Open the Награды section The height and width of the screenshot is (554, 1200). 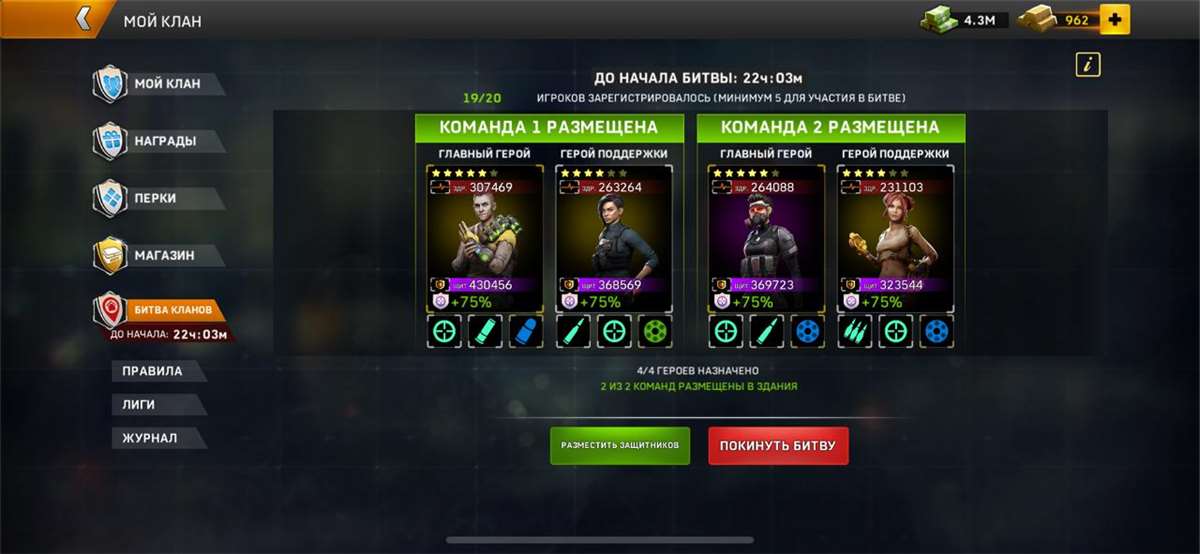pos(160,141)
